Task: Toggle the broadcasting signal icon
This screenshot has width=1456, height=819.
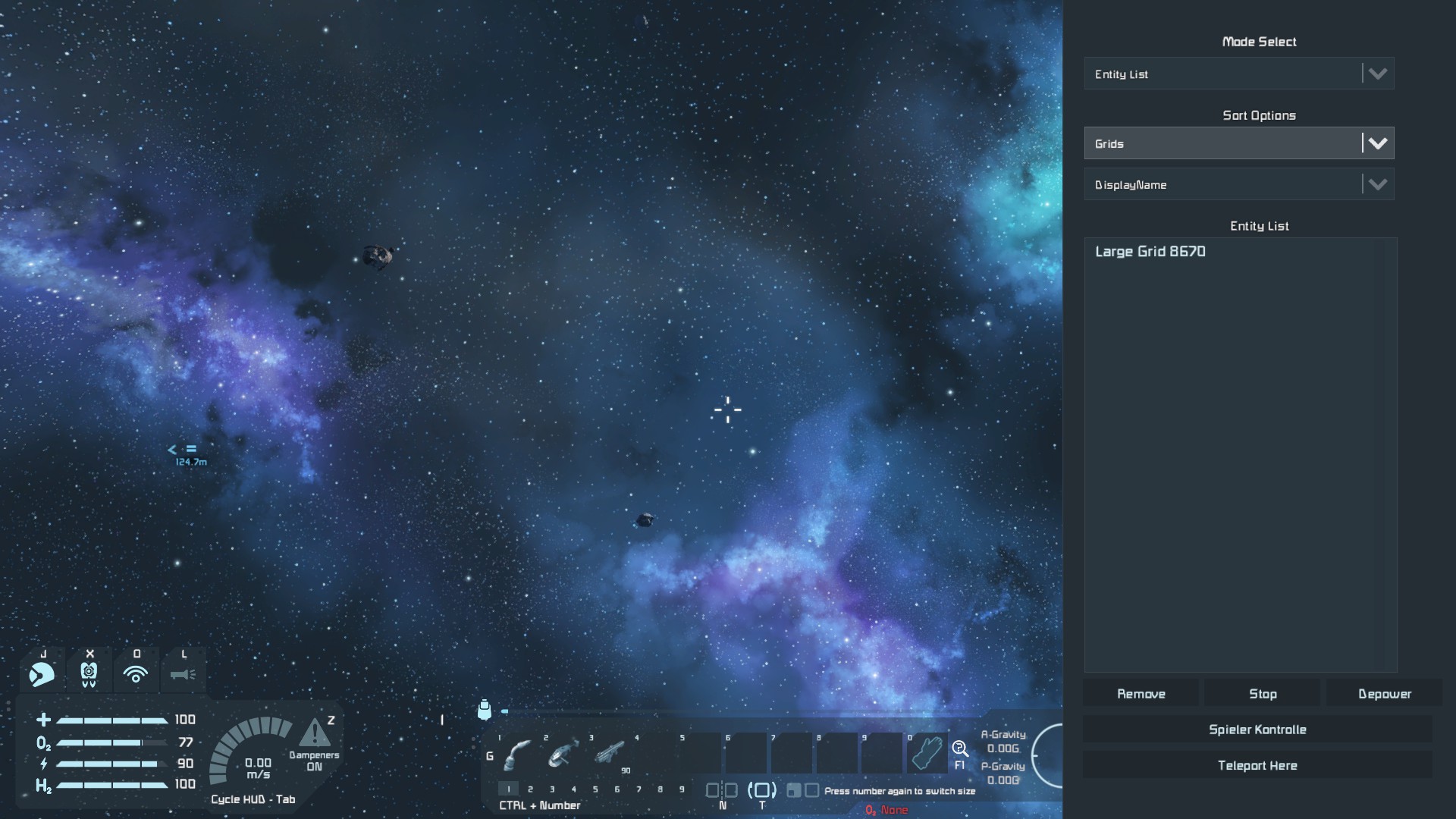Action: (136, 673)
